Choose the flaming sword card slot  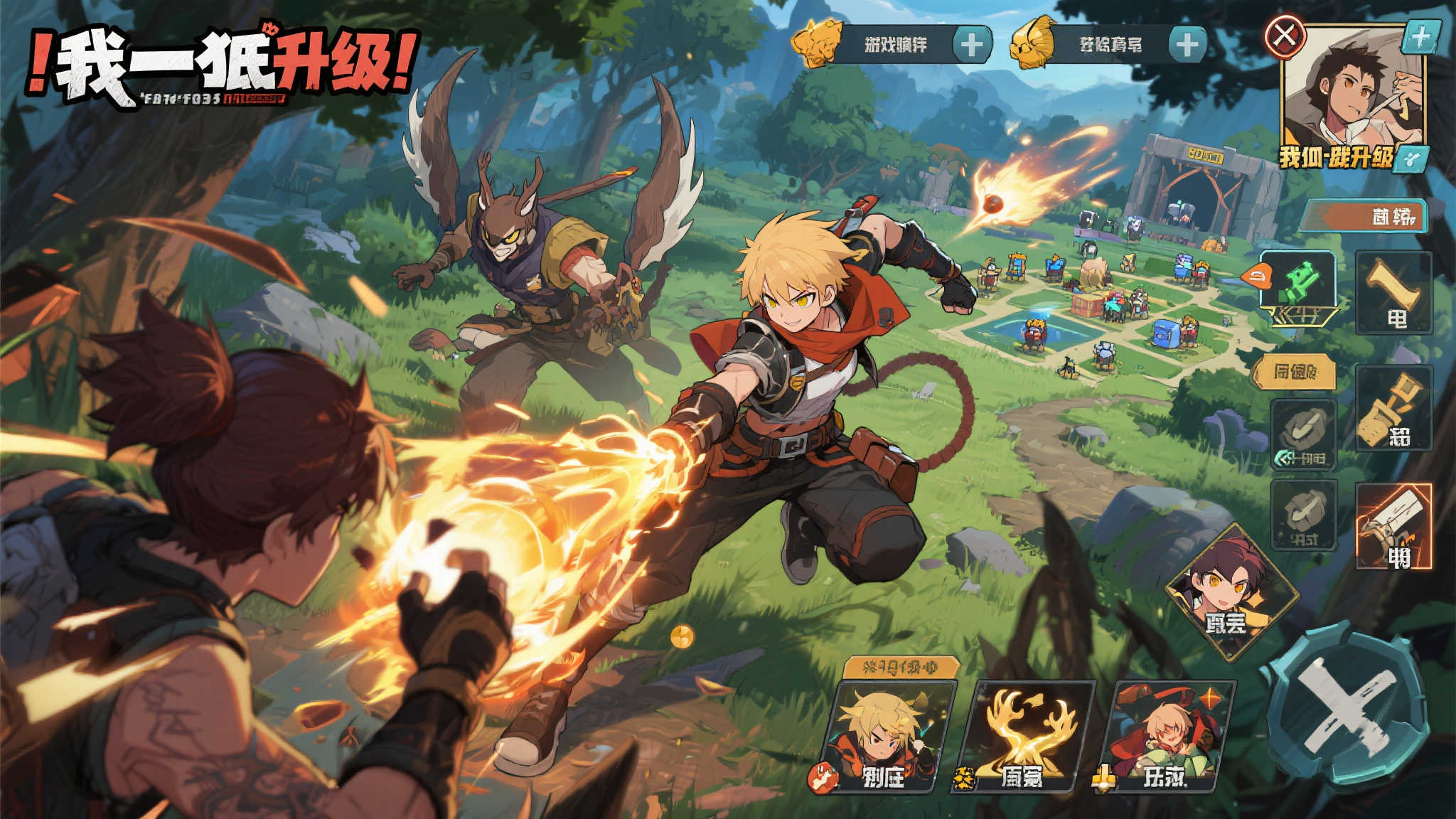click(1393, 527)
